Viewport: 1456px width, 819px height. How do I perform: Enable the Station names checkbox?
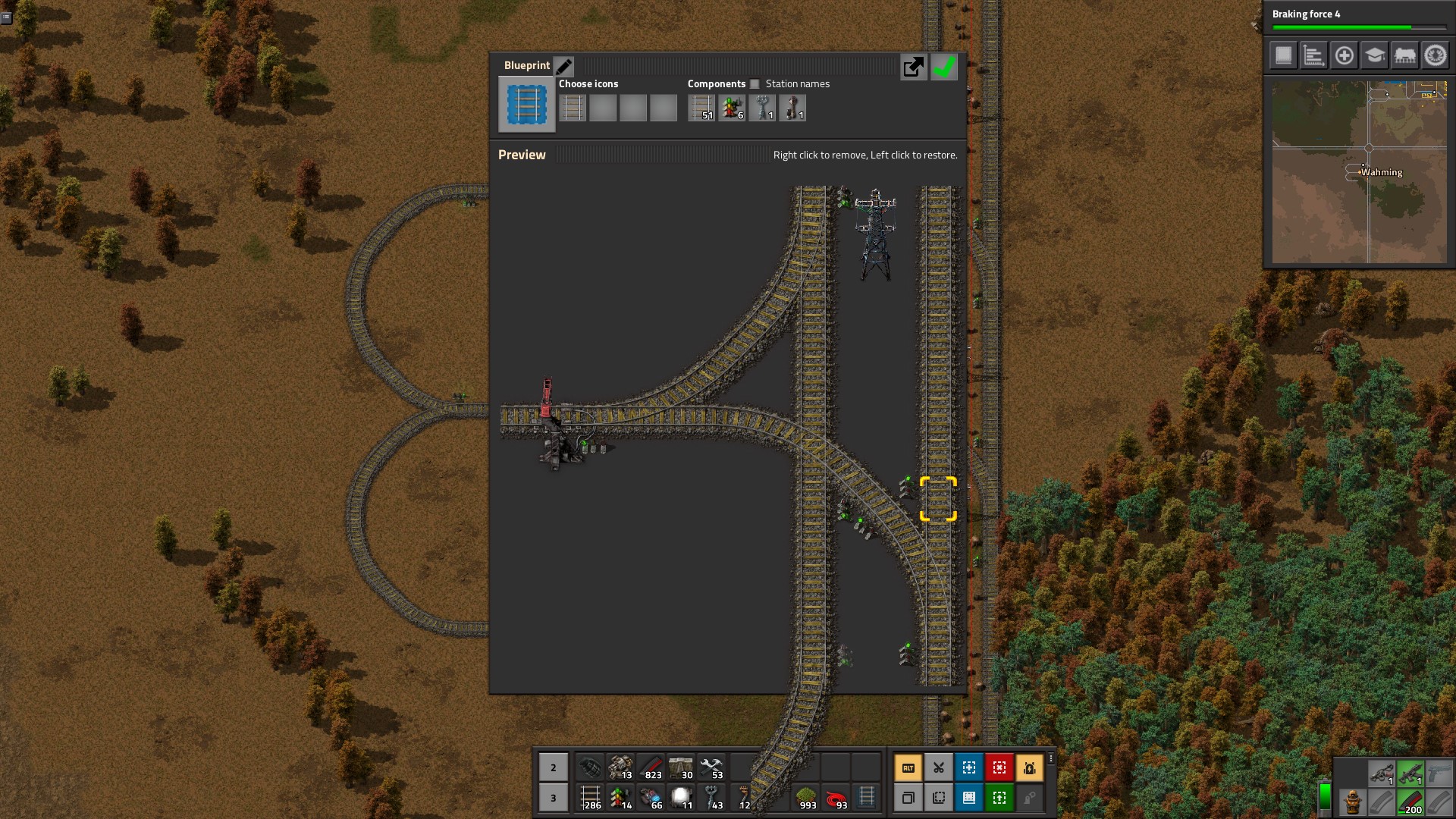pos(755,84)
